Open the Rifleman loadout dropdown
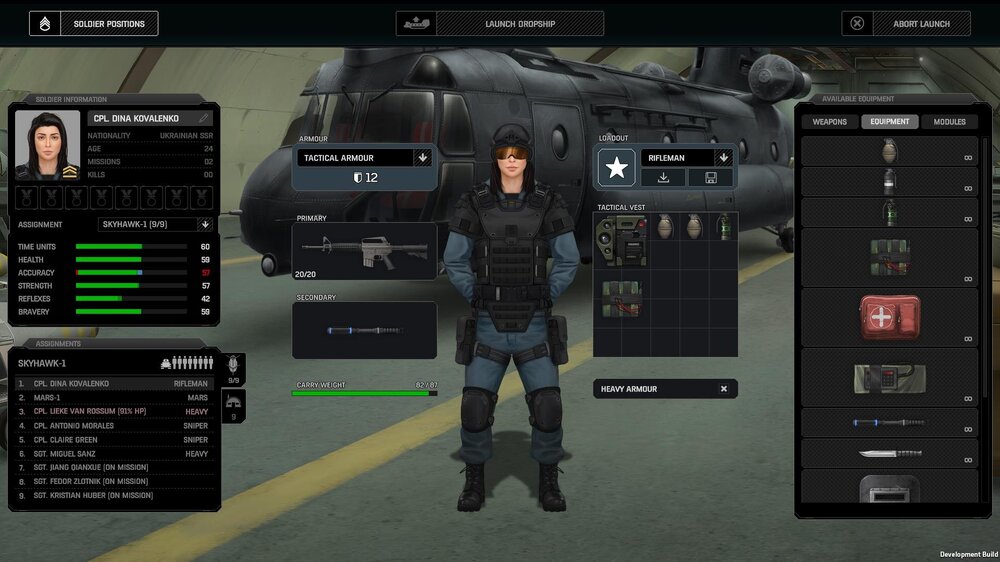This screenshot has width=1000, height=562. tap(724, 157)
